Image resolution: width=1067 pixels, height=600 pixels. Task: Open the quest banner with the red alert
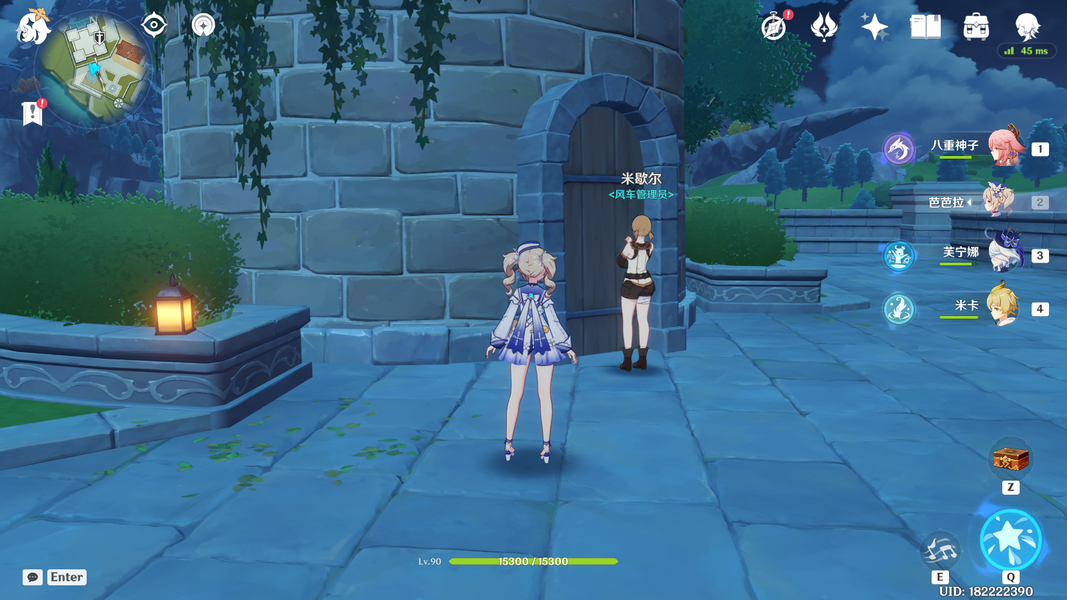pyautogui.click(x=32, y=113)
